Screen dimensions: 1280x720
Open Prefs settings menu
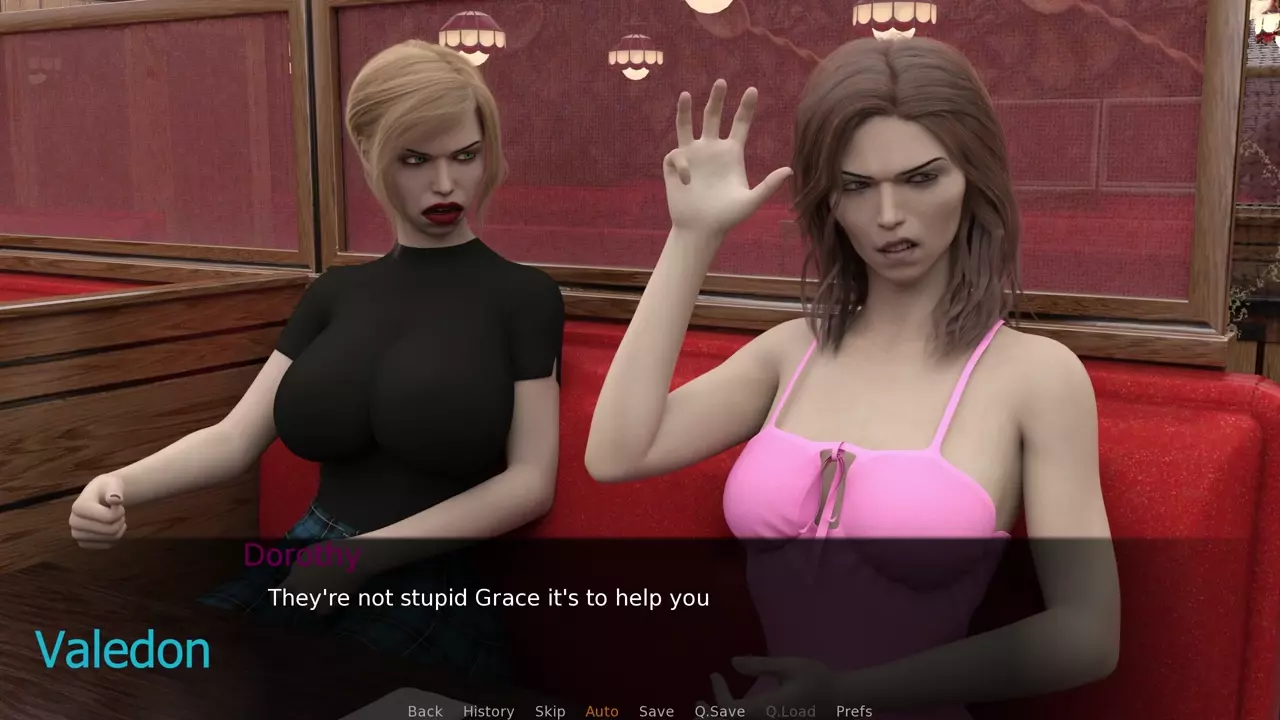854,711
